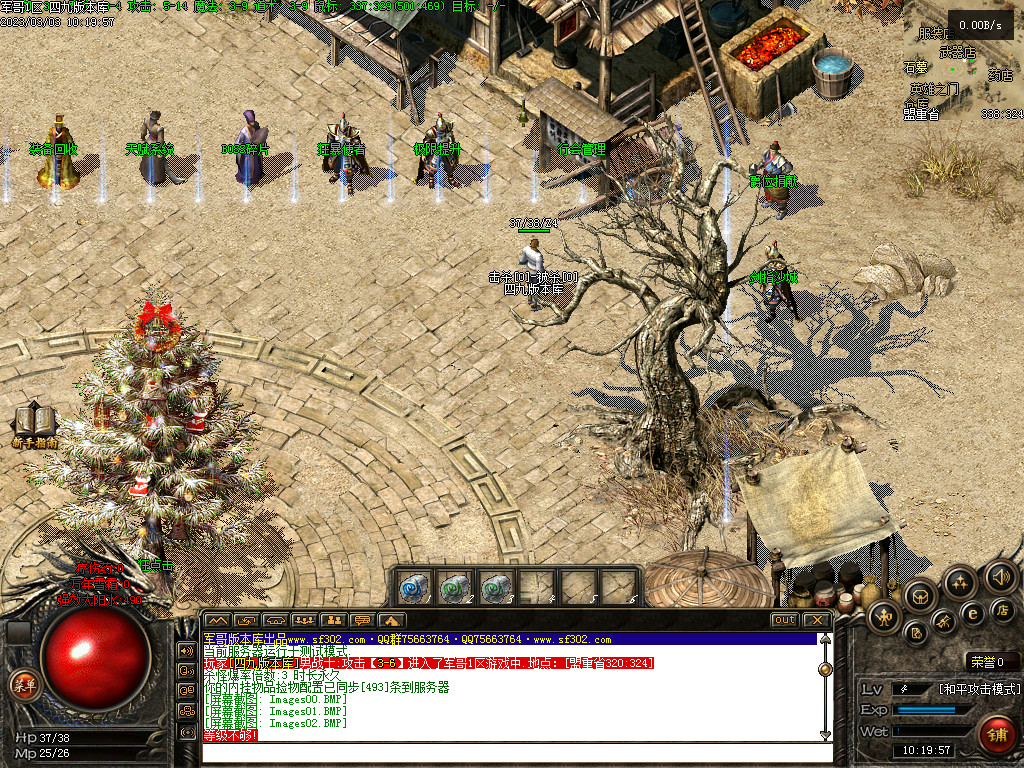
Task: Click the crossed swords icon button
Action: pyautogui.click(x=944, y=624)
